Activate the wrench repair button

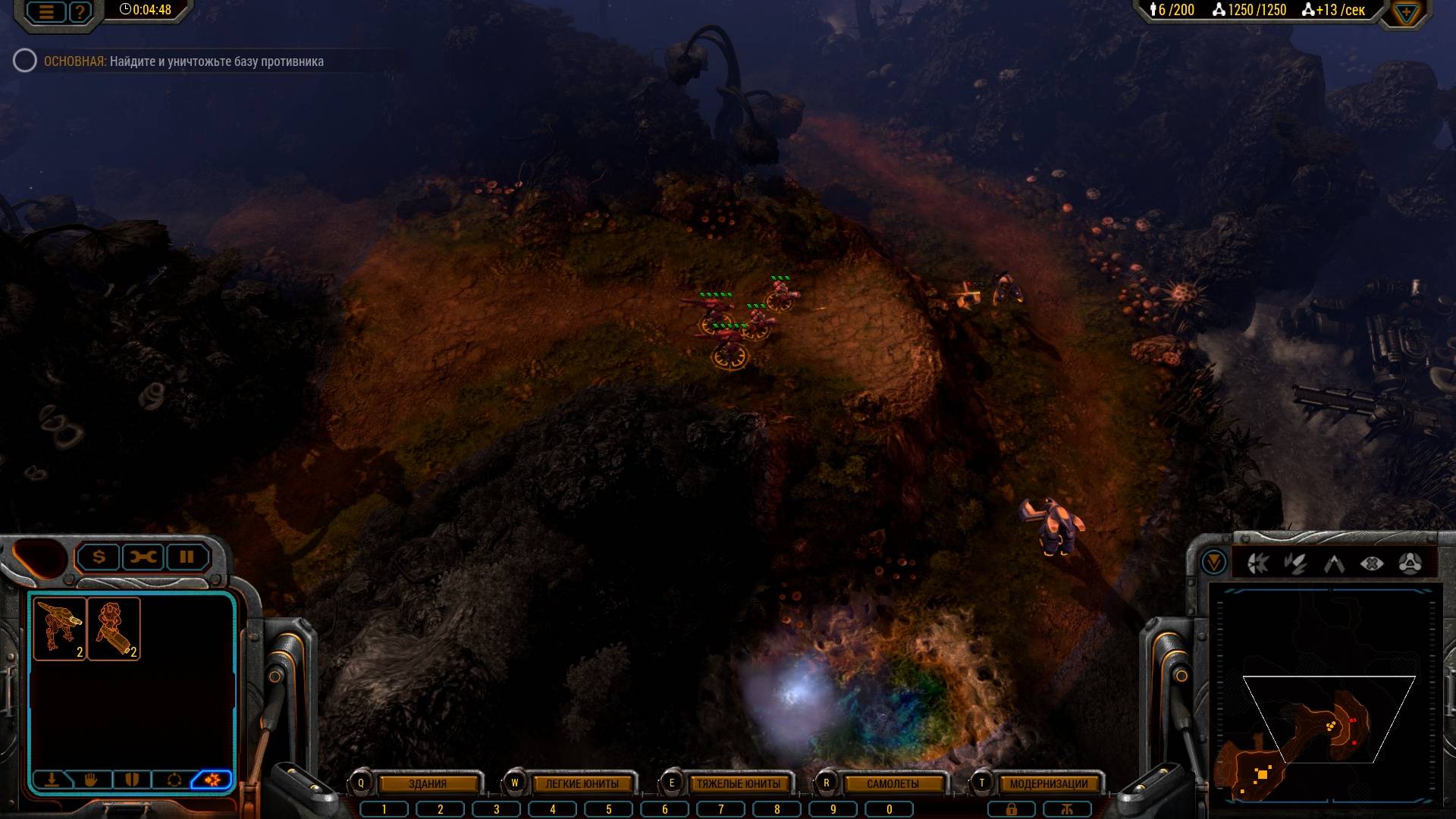pyautogui.click(x=143, y=557)
